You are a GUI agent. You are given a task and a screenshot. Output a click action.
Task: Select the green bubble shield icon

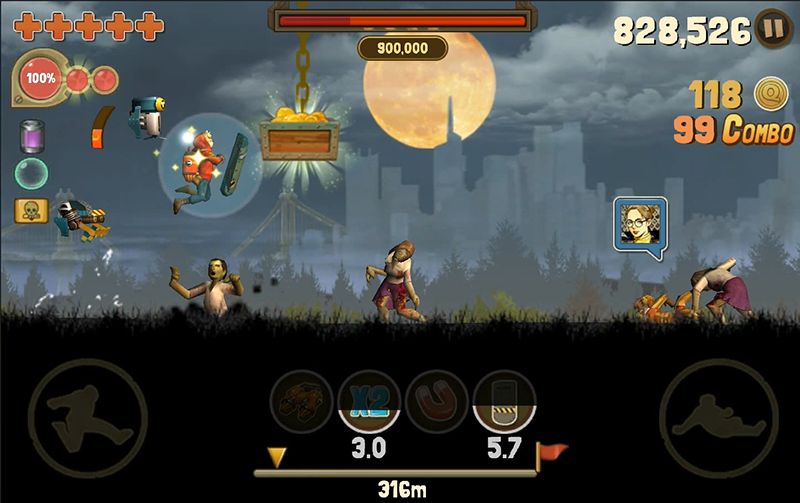(31, 173)
